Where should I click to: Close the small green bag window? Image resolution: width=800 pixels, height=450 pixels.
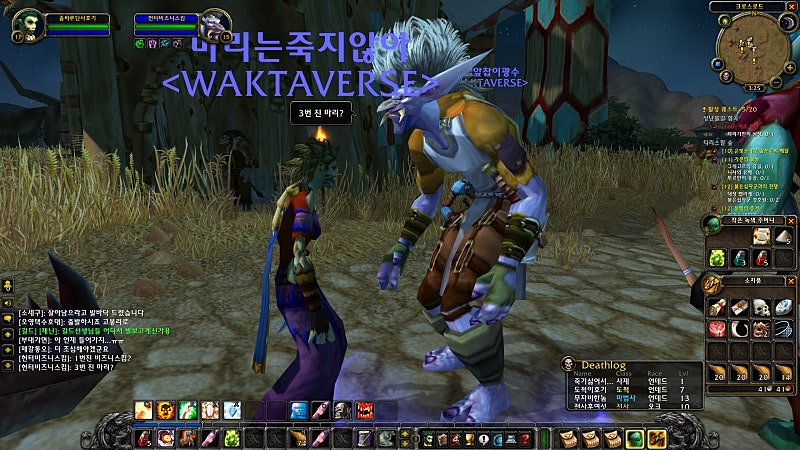(792, 220)
